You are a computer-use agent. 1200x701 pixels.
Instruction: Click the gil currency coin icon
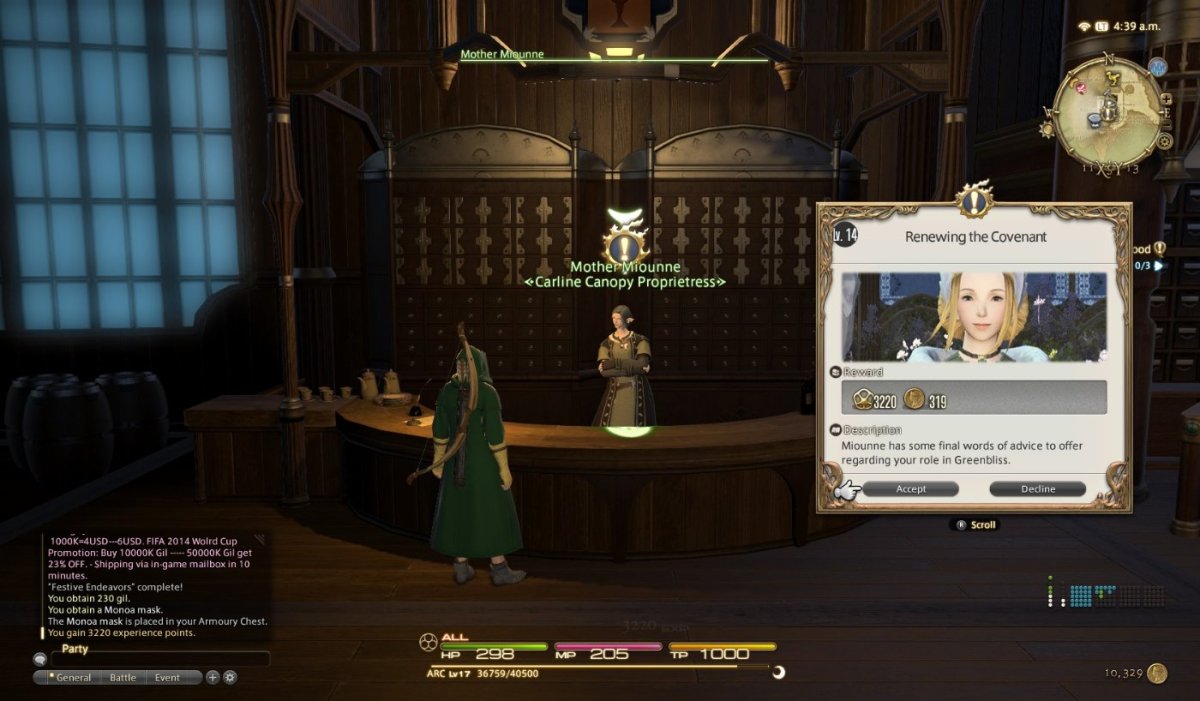click(1157, 673)
